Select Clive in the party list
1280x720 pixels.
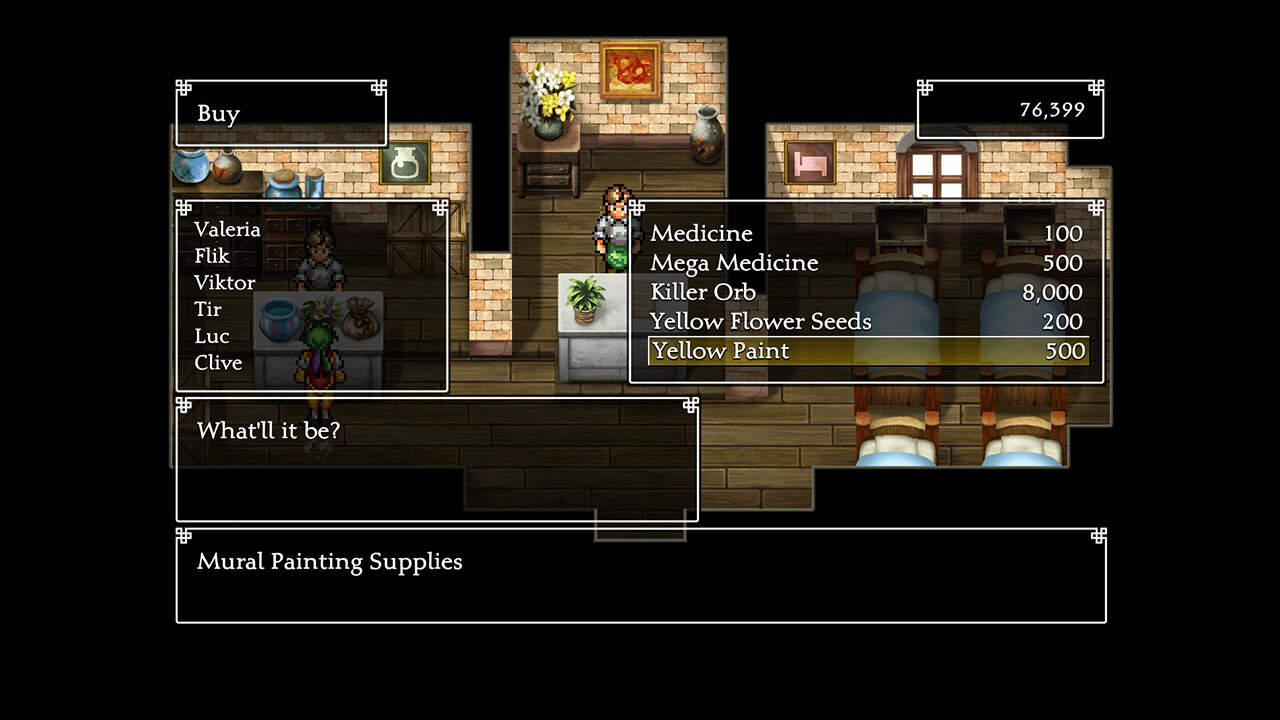coord(218,363)
